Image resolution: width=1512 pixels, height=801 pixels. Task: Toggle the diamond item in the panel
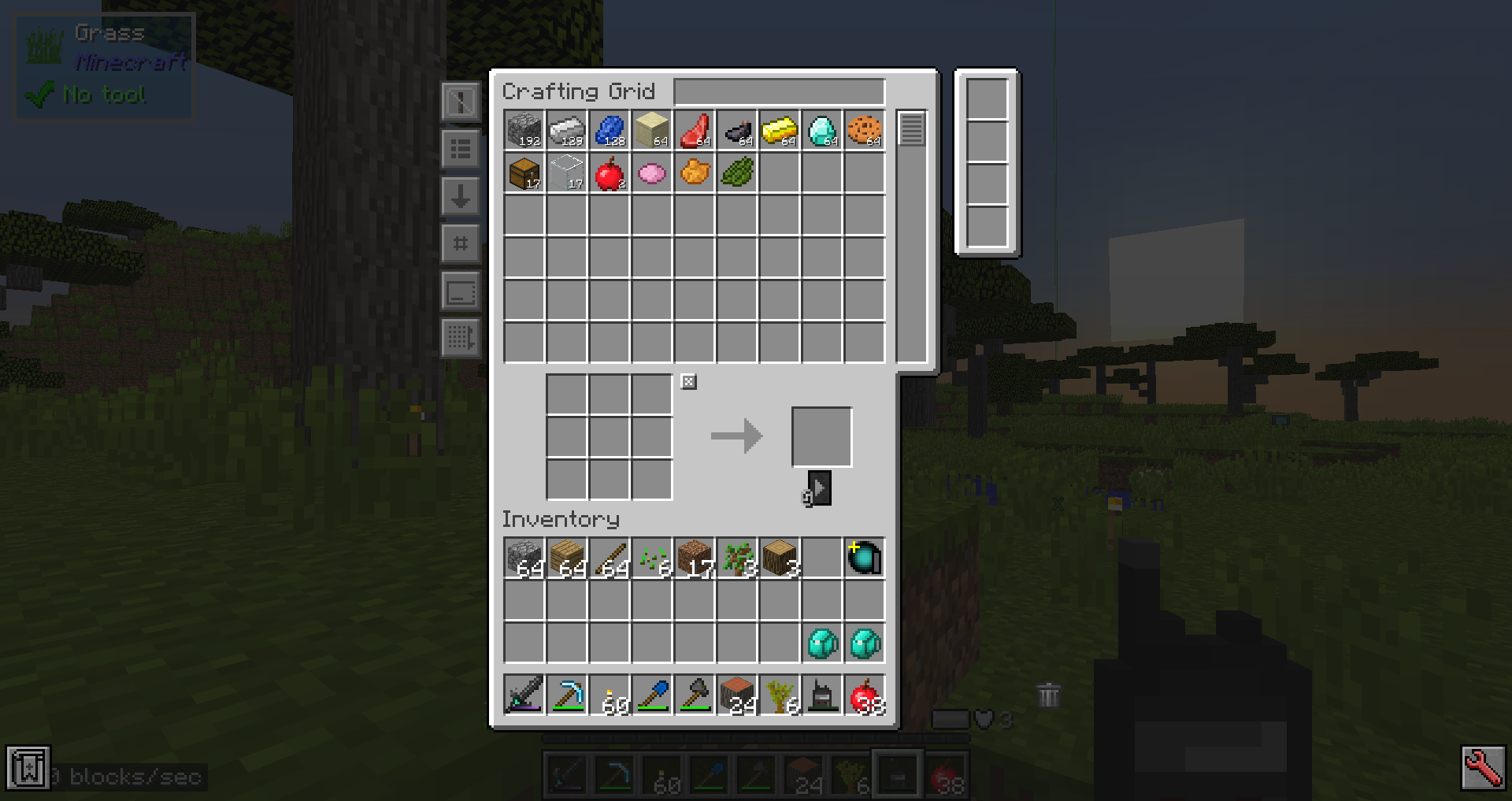tap(822, 130)
